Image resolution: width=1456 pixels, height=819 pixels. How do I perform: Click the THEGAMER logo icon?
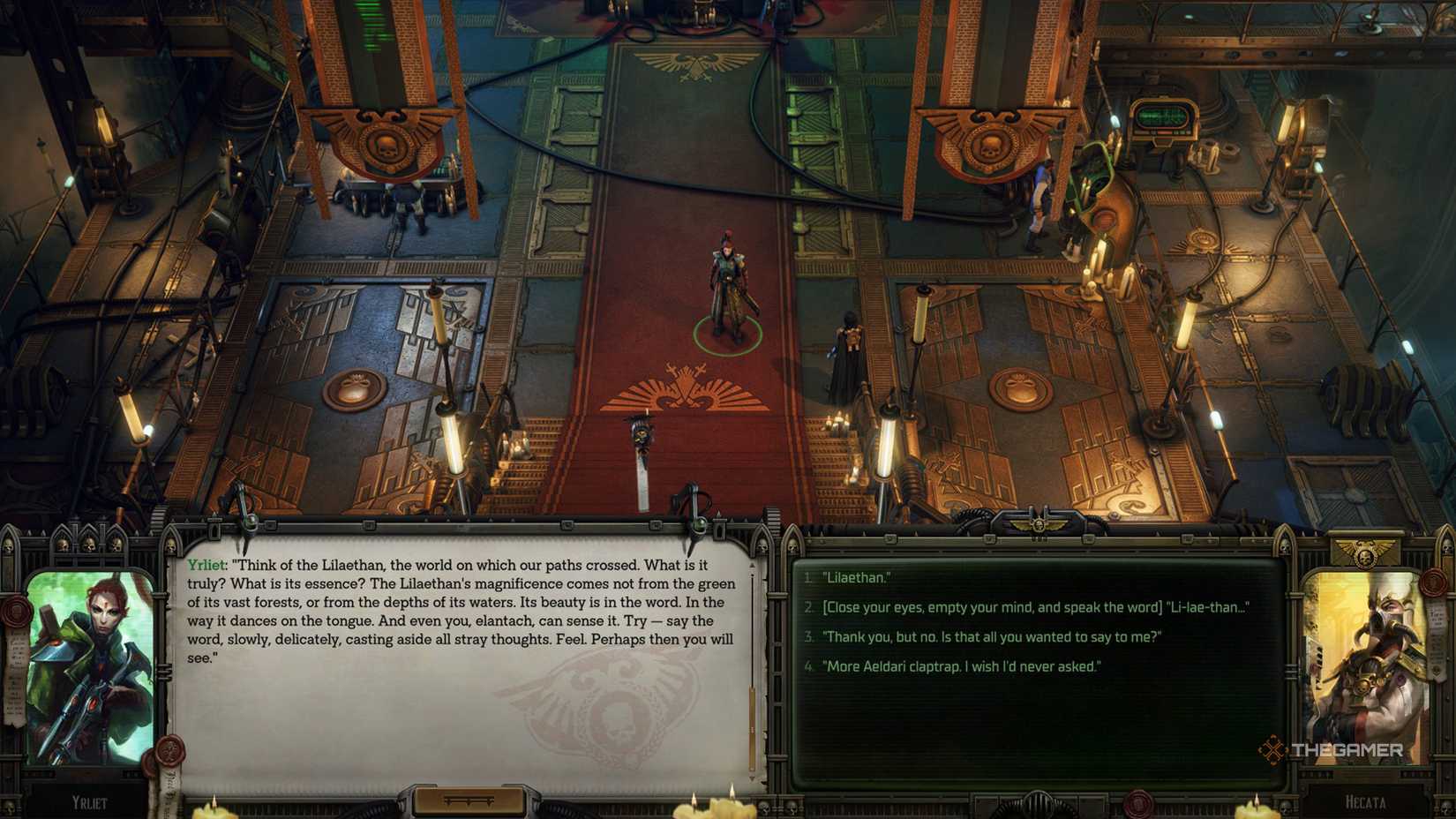pyautogui.click(x=1272, y=748)
